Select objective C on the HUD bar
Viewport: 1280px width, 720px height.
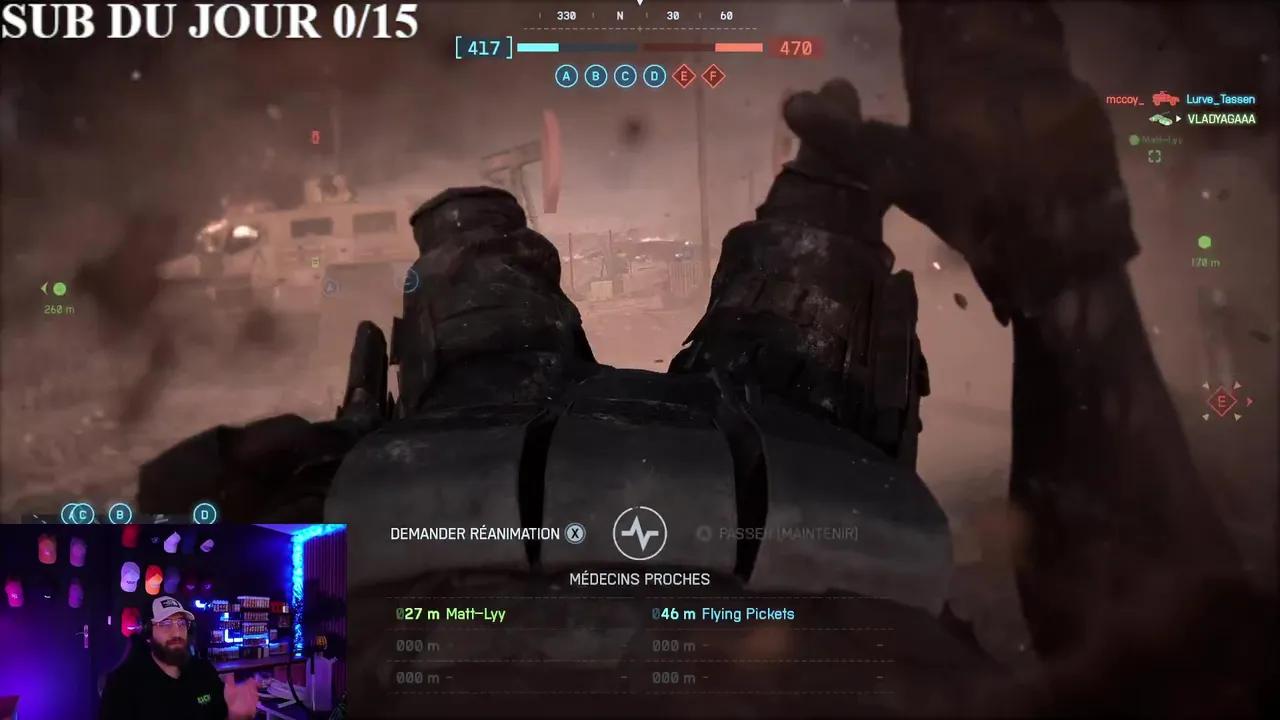tap(624, 76)
